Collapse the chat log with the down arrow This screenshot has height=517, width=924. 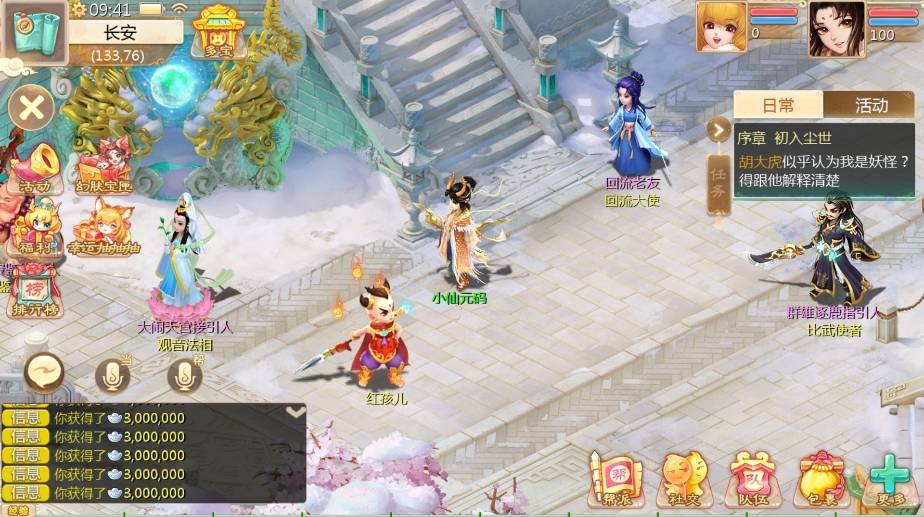[295, 411]
